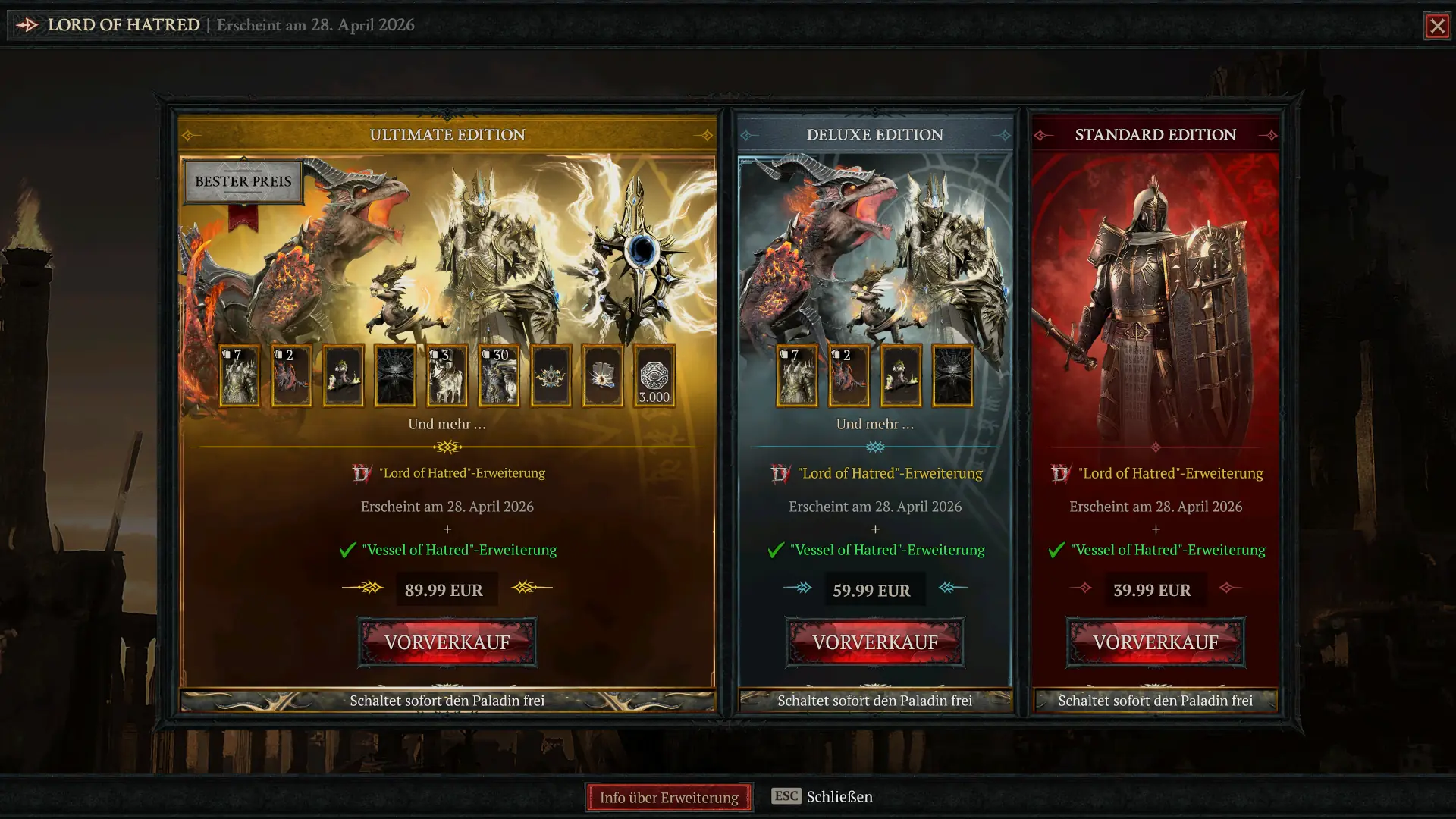Click the glowing emblem reward card
The image size is (1456, 819).
click(551, 374)
